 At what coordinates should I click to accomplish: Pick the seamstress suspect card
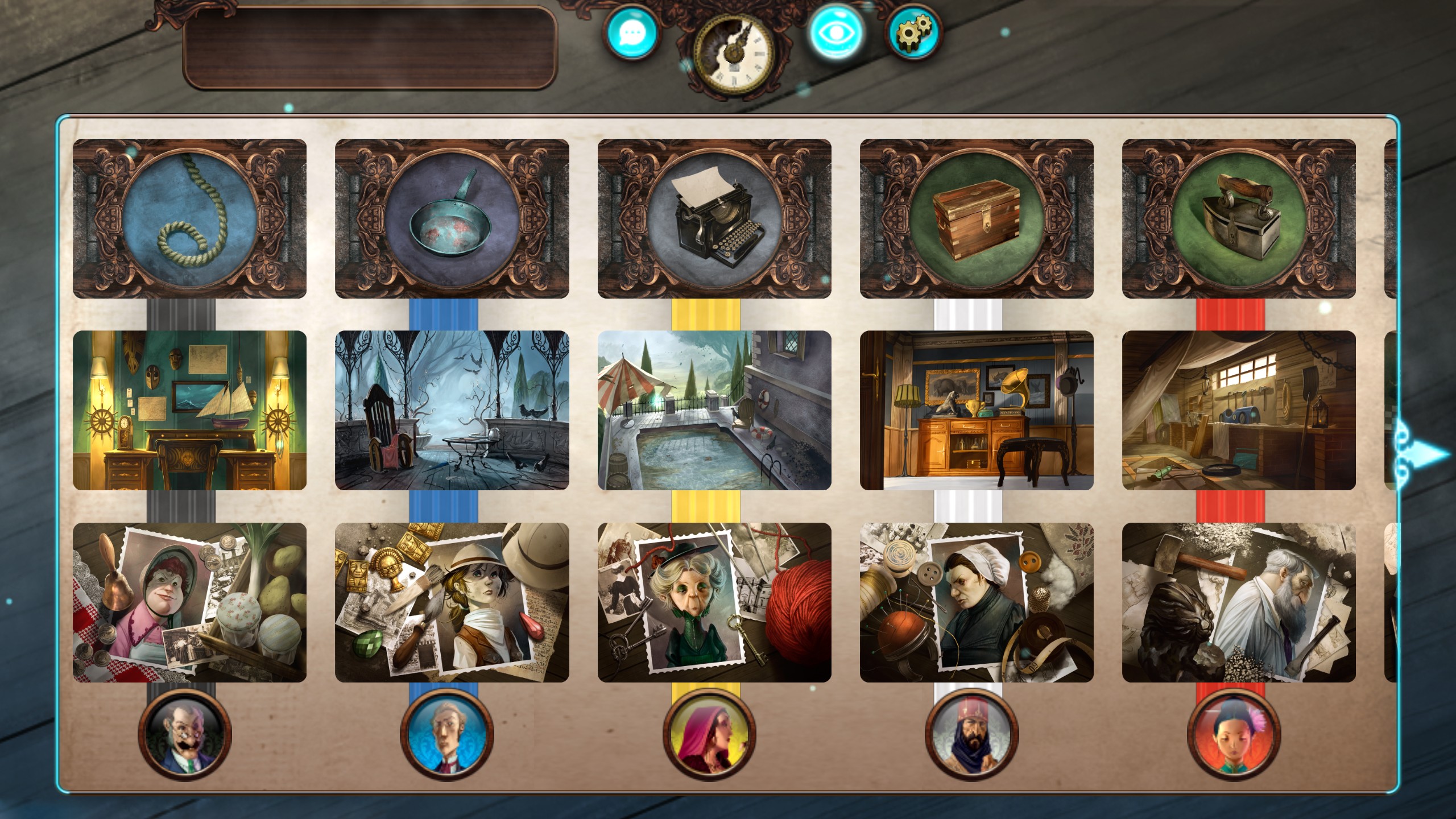click(x=977, y=602)
